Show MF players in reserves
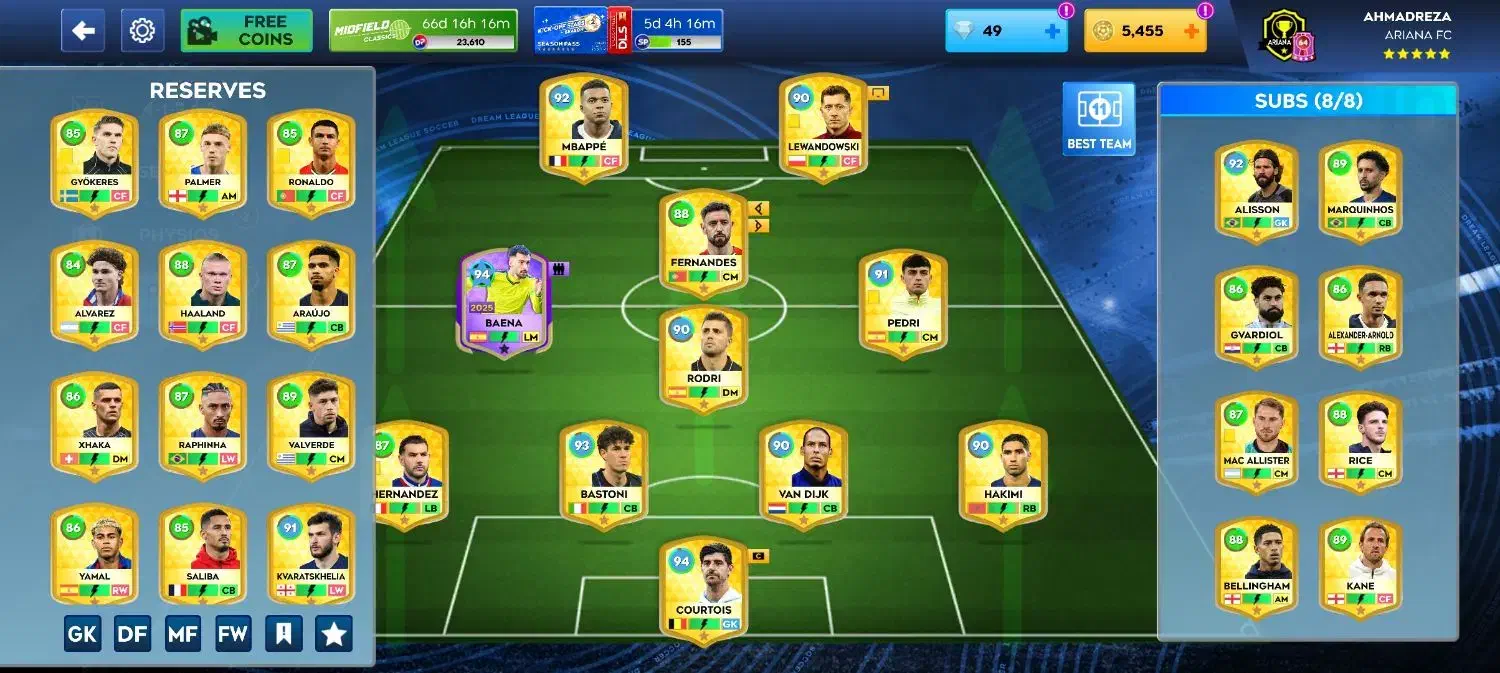The image size is (1500, 673). coord(183,633)
